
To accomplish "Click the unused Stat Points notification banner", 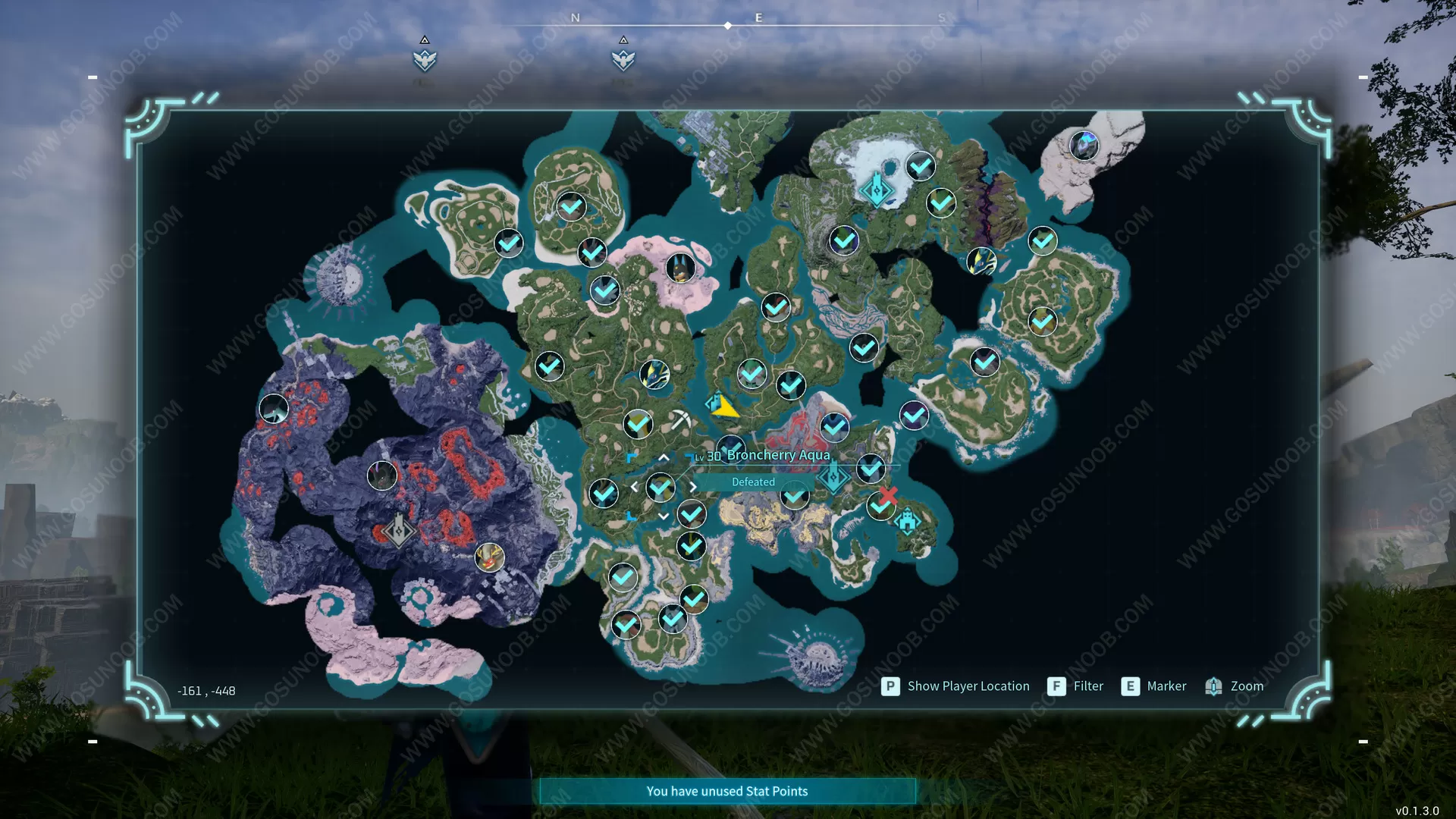I will point(726,790).
